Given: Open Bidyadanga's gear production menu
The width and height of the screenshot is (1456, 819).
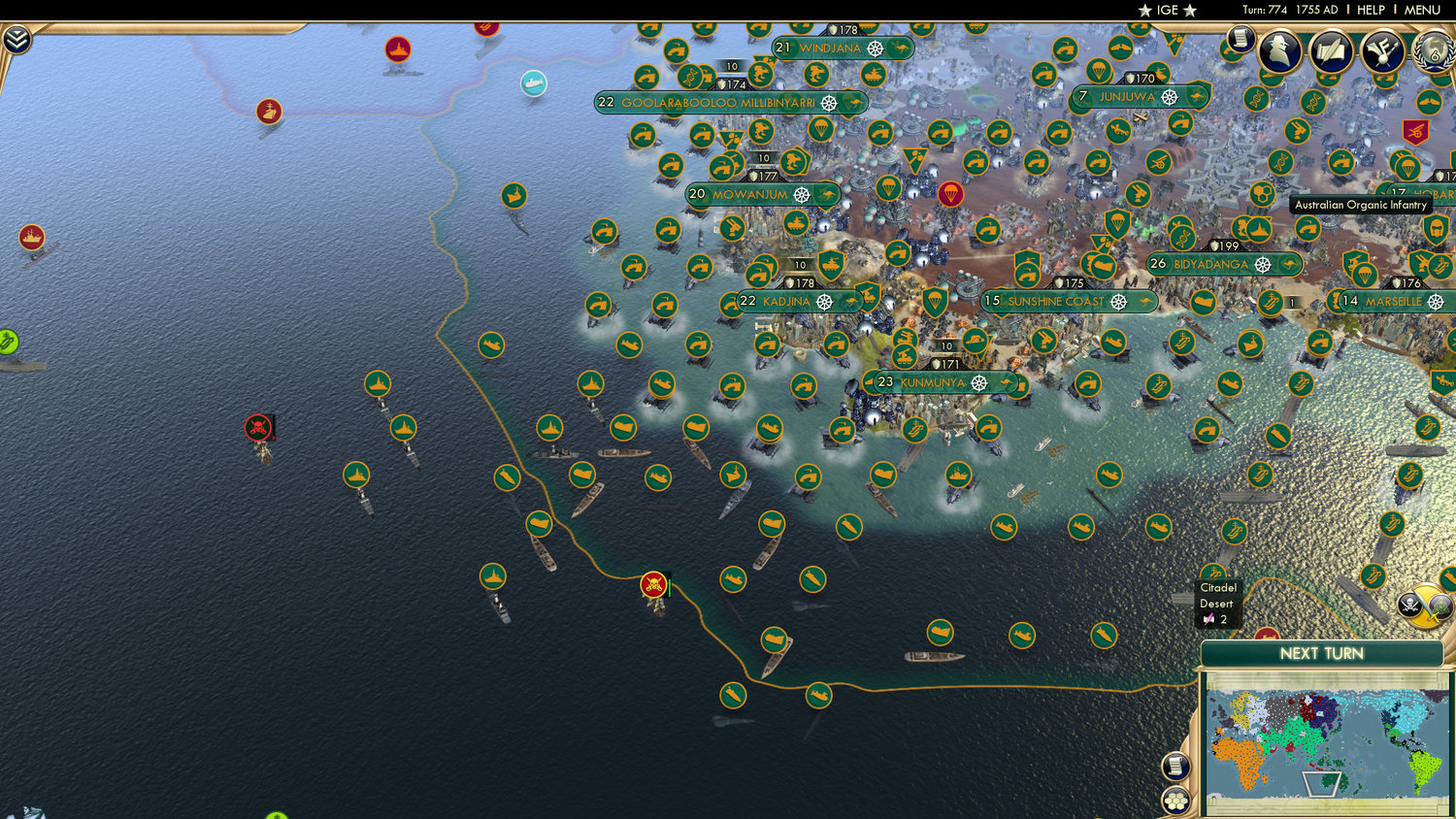Looking at the screenshot, I should pyautogui.click(x=1261, y=263).
